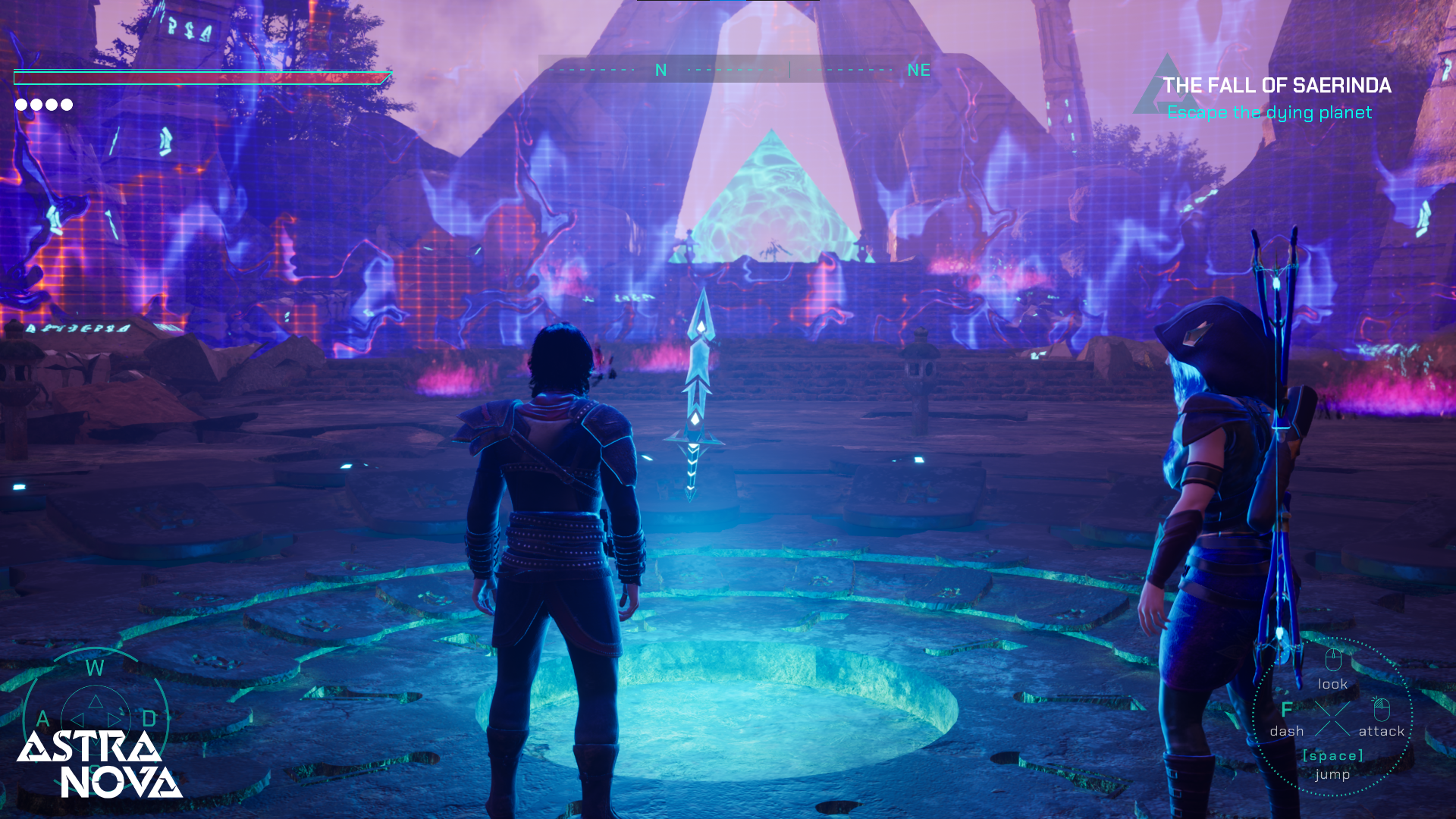Toggle the first white ability pip under the health bar
The height and width of the screenshot is (819, 1456).
20,105
